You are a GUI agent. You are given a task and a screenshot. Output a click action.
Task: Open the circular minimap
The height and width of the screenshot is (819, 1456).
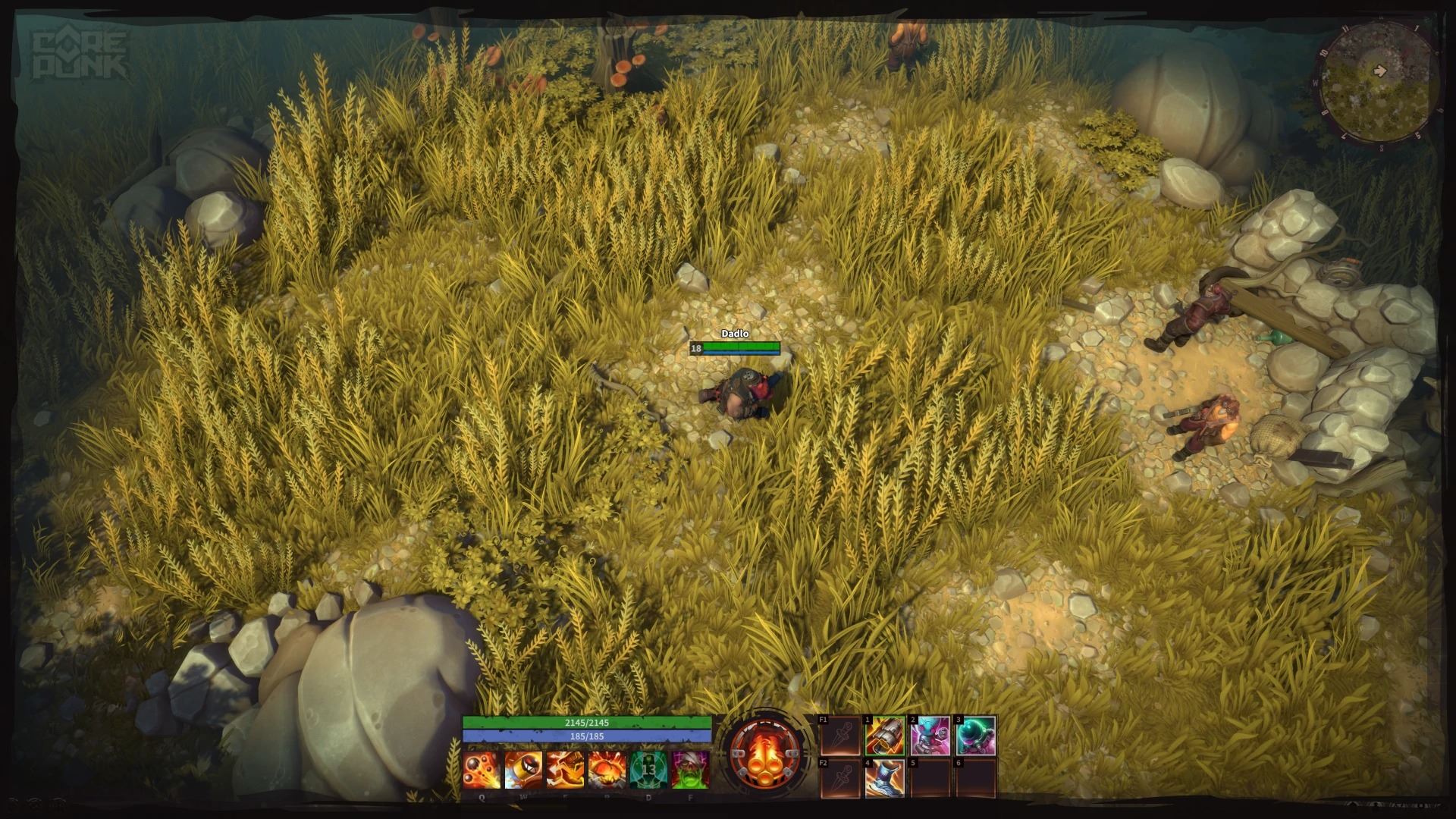point(1376,86)
